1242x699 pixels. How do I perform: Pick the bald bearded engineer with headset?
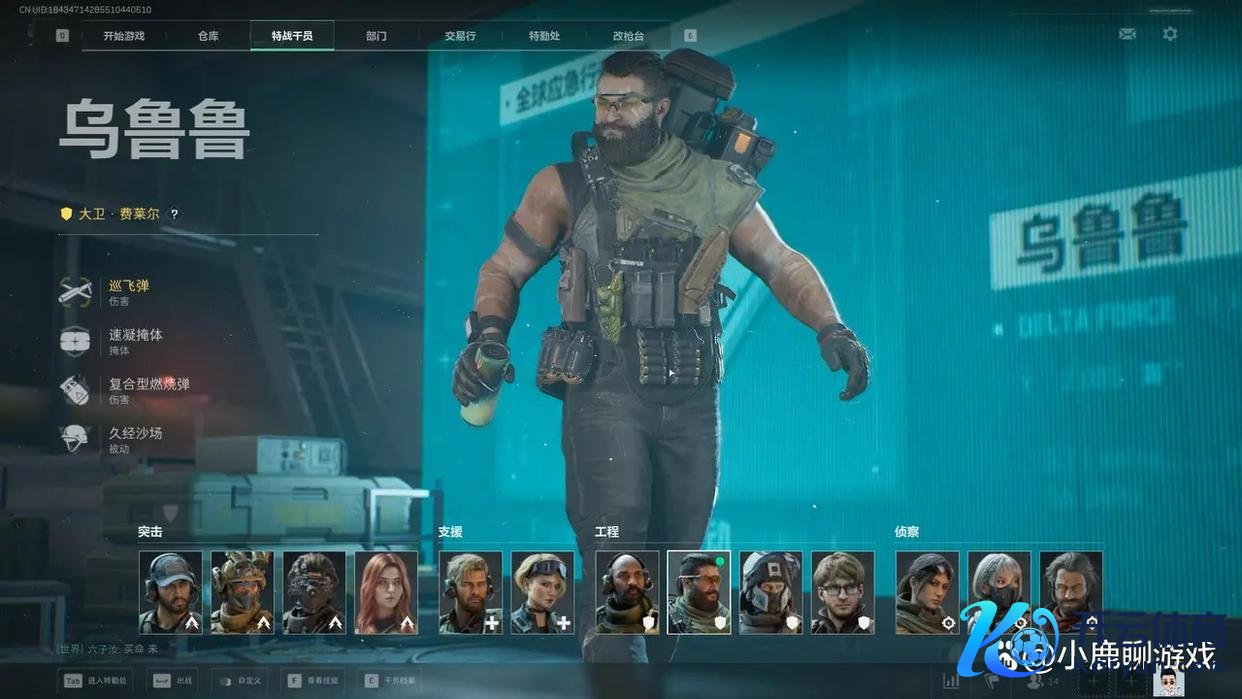click(x=627, y=592)
